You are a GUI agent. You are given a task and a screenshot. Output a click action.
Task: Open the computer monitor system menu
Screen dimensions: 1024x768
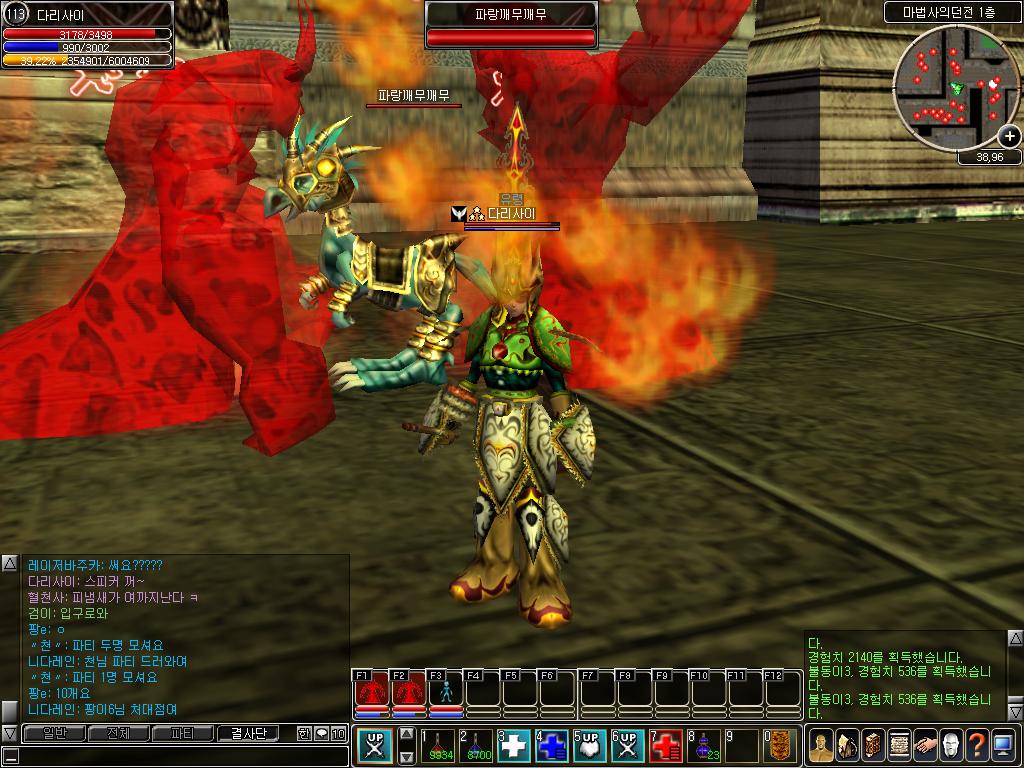click(x=1003, y=746)
